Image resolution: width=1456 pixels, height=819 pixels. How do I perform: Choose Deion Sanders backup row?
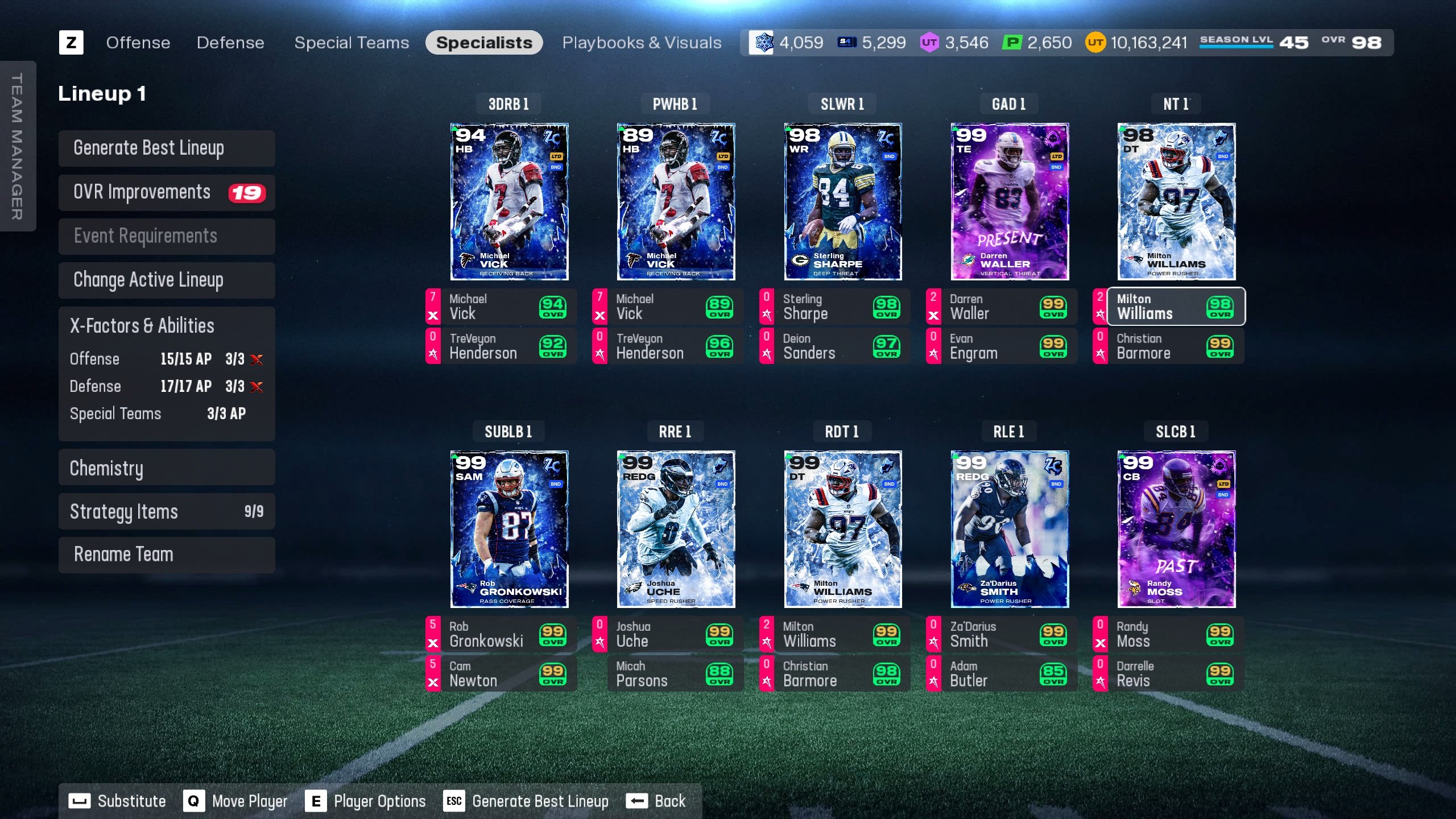pyautogui.click(x=835, y=346)
